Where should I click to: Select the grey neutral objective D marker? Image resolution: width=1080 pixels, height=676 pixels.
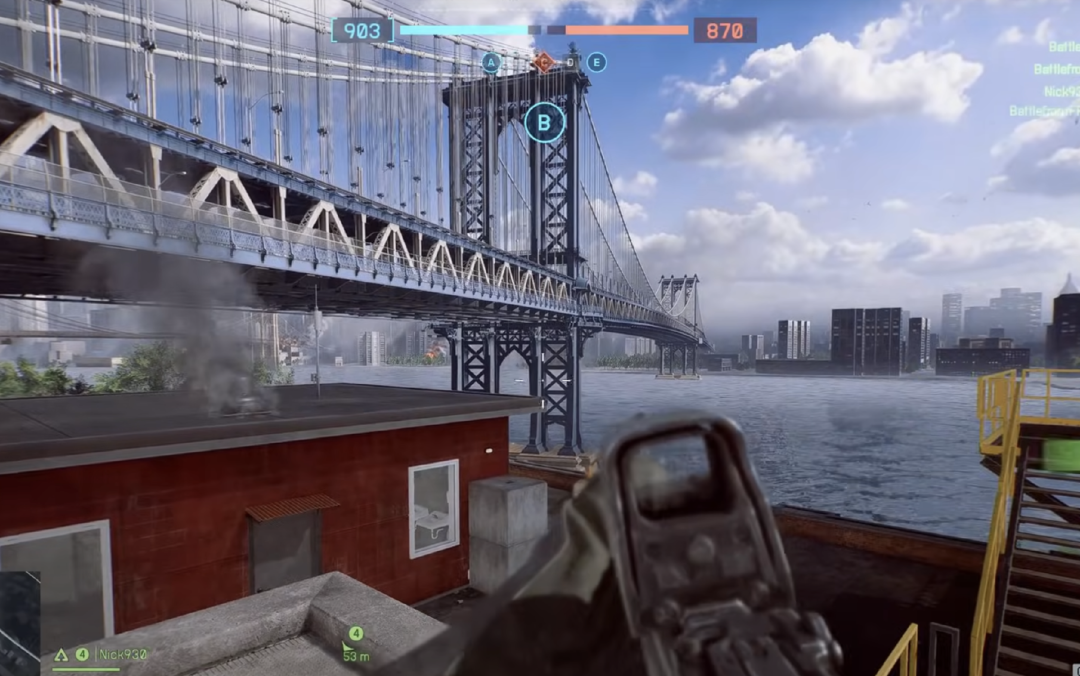pos(570,62)
